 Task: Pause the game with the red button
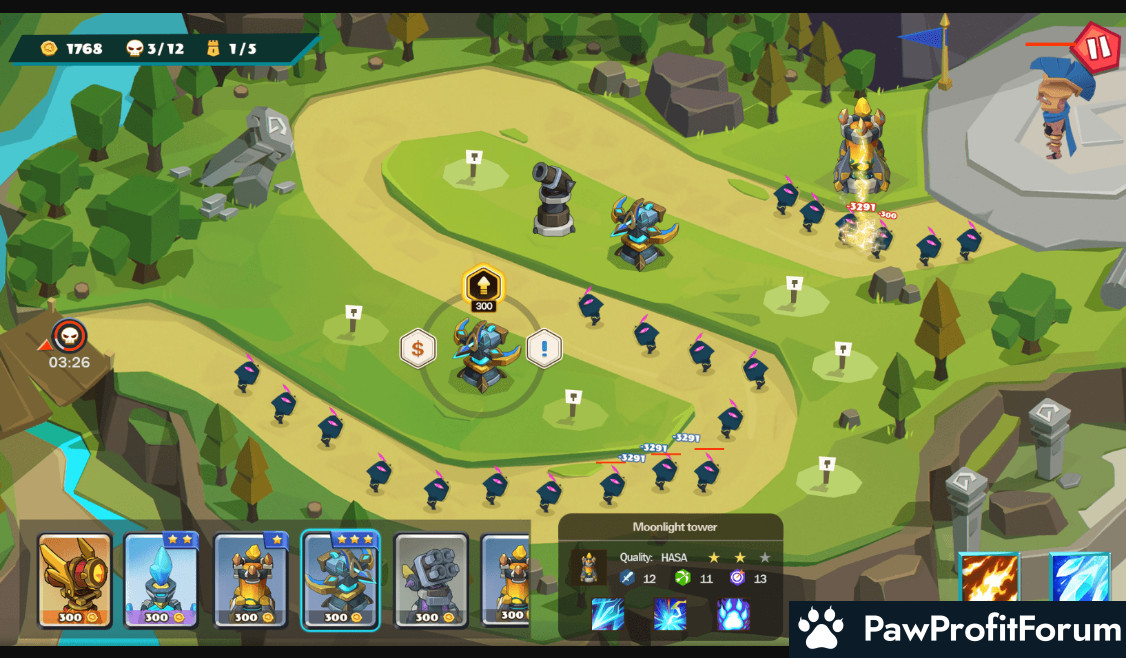pyautogui.click(x=1096, y=47)
